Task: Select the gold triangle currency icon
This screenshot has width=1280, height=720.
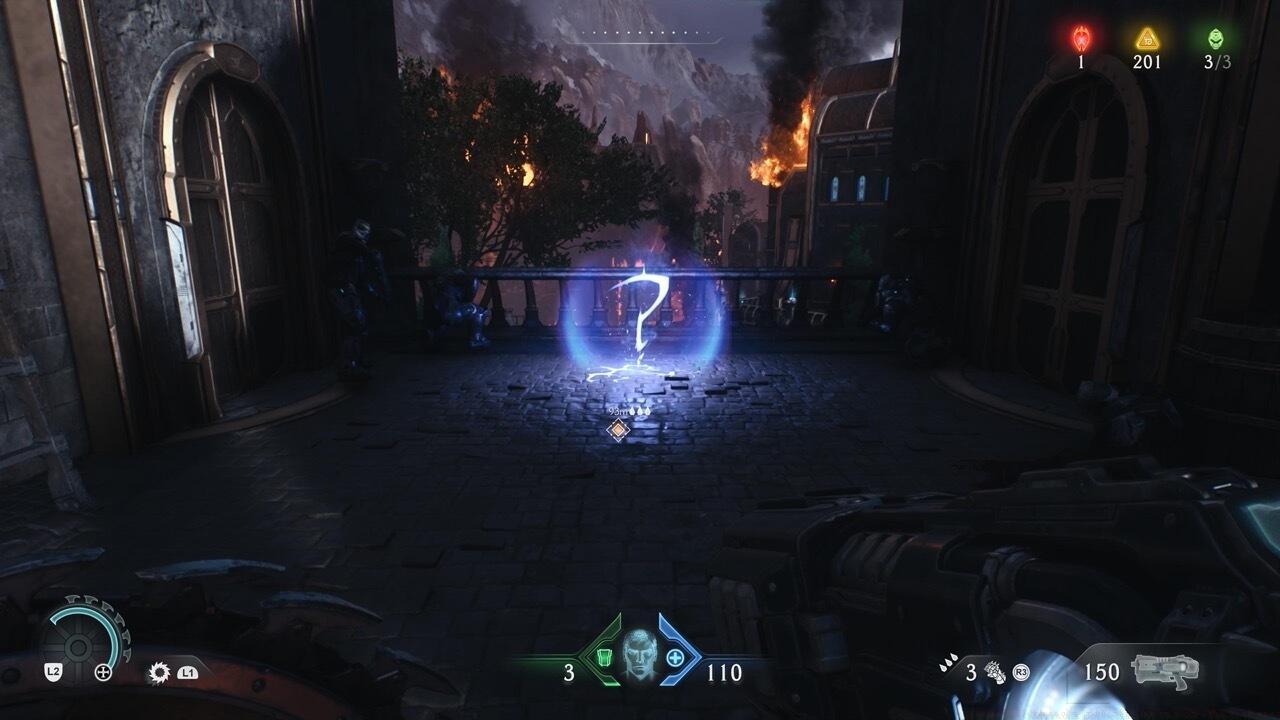Action: pyautogui.click(x=1147, y=39)
